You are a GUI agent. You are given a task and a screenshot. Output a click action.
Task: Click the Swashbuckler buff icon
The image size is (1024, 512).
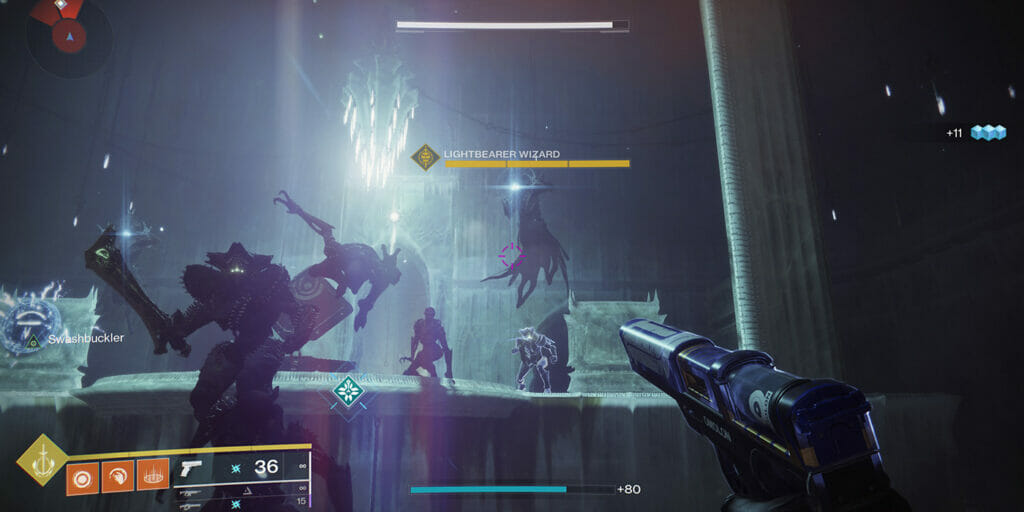(x=32, y=326)
